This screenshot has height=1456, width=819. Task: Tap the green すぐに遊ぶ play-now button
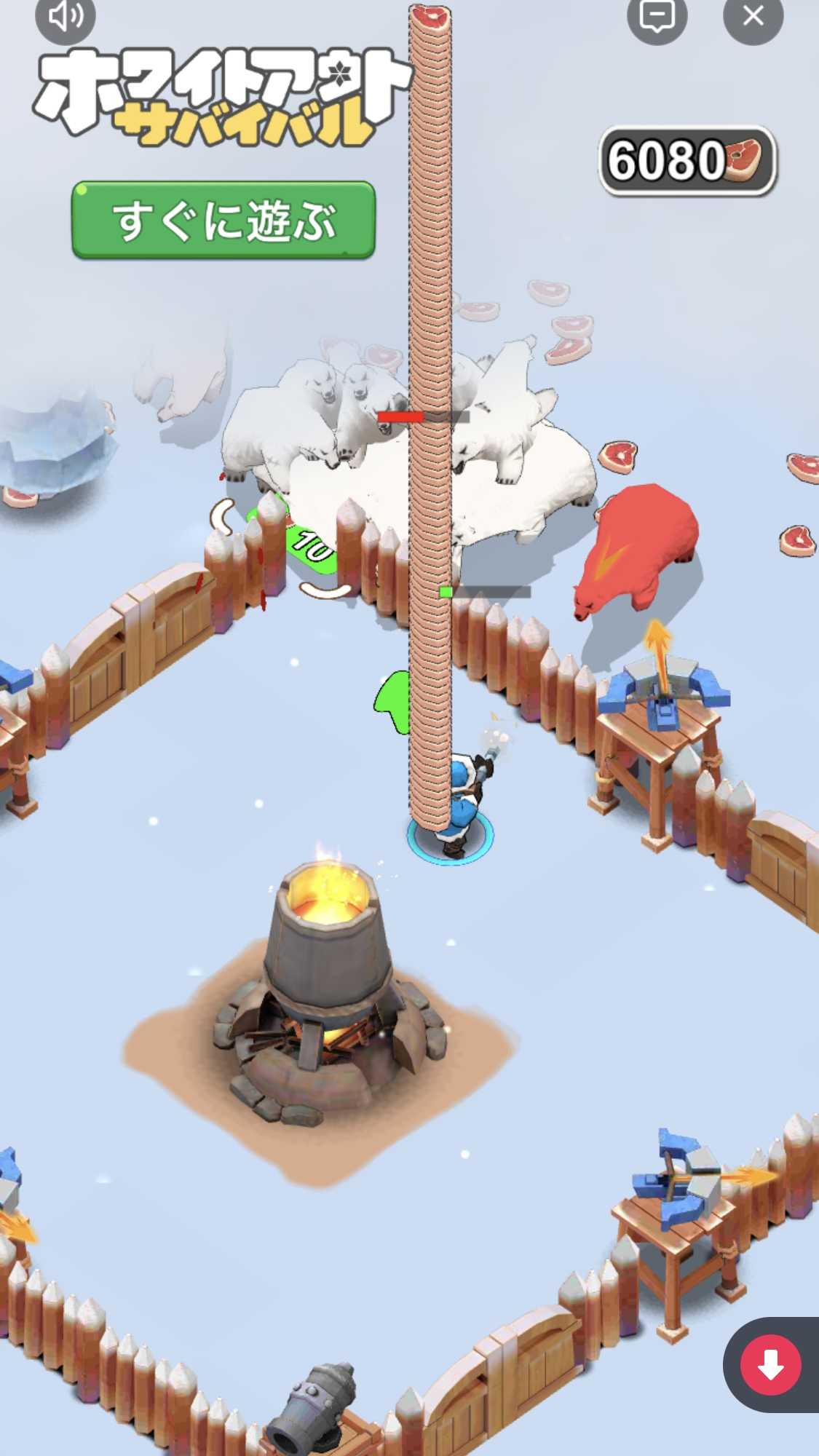point(223,220)
